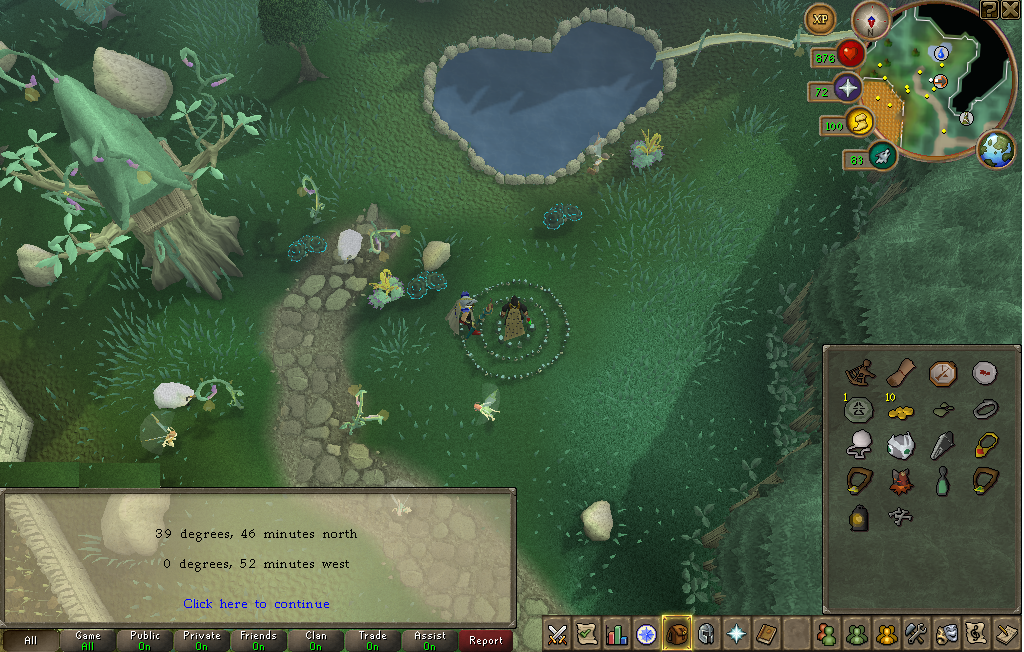Image resolution: width=1024 pixels, height=652 pixels.
Task: Open the music player tab
Action: (x=976, y=634)
